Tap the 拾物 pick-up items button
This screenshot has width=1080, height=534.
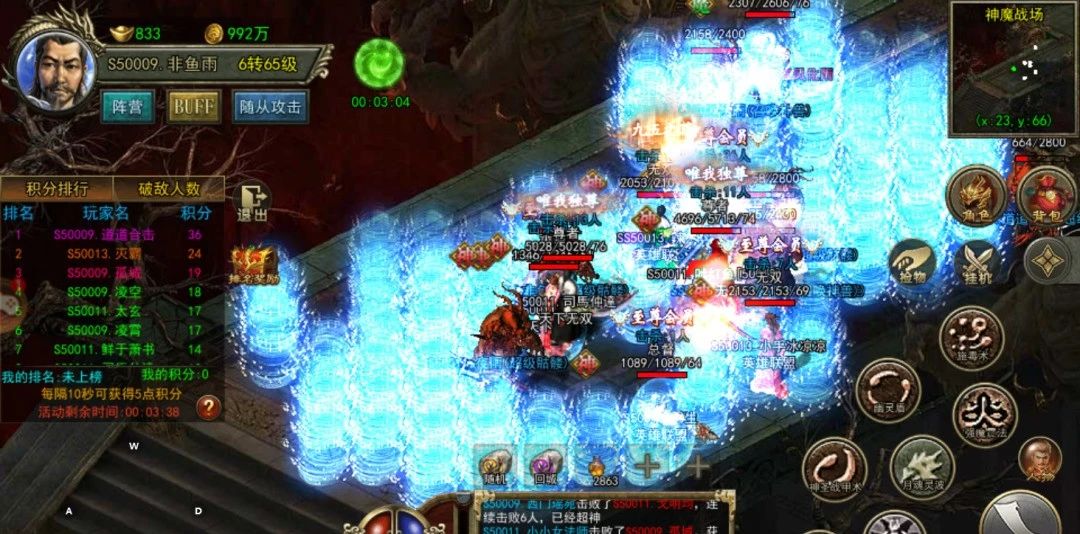909,264
